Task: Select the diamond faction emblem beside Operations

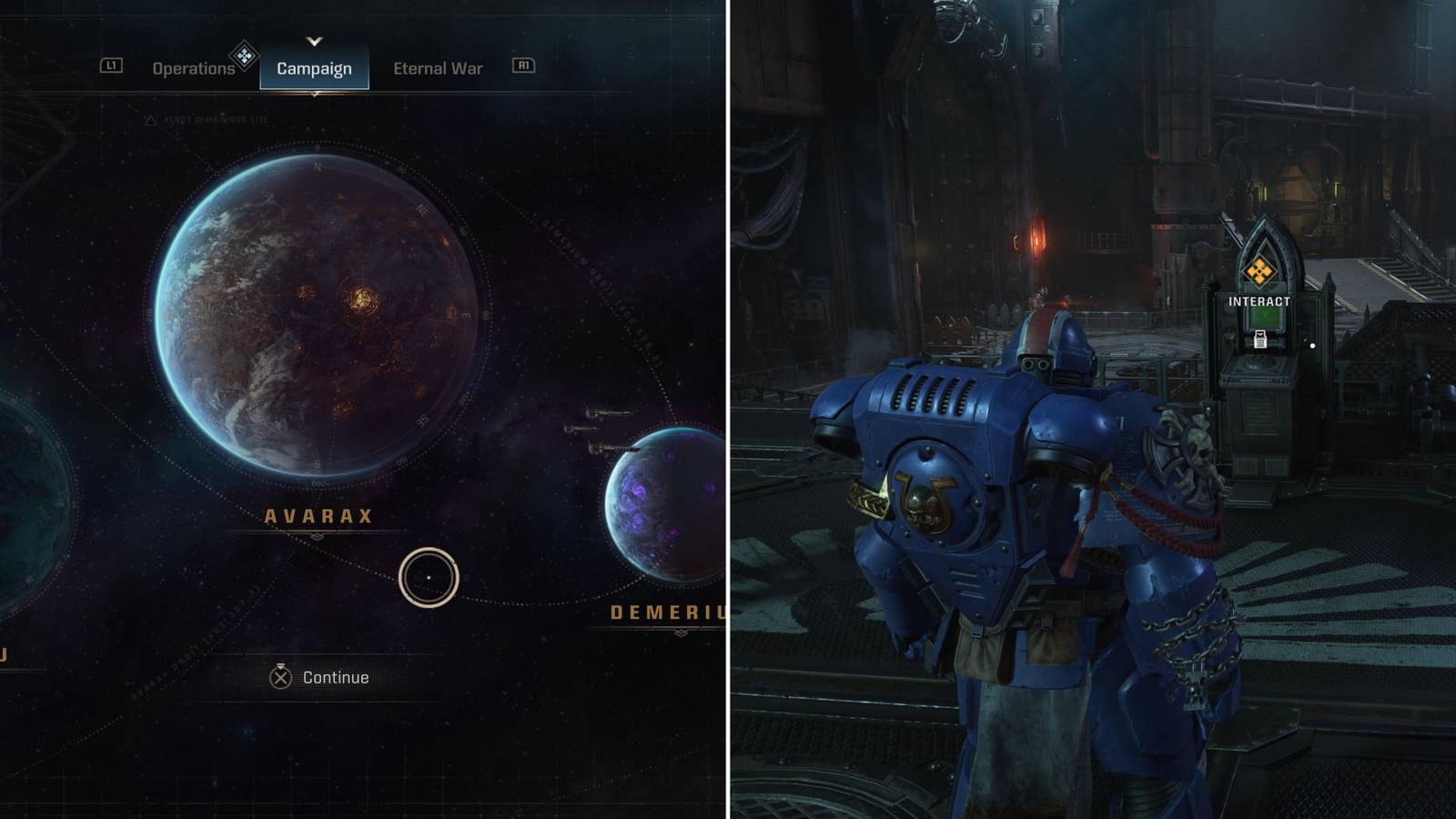Action: [x=243, y=57]
